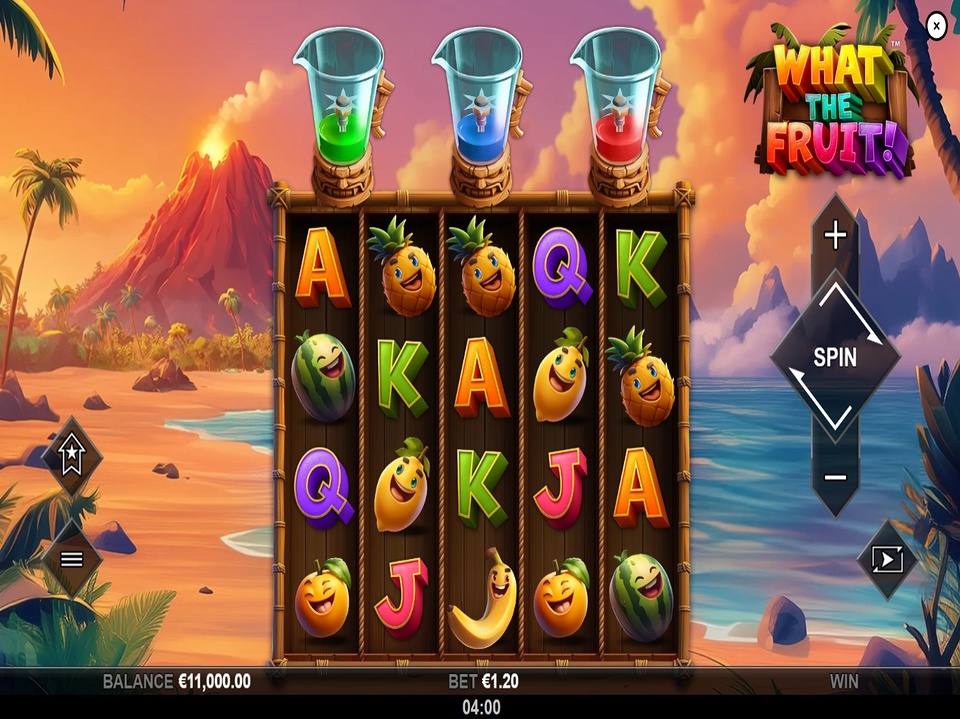The width and height of the screenshot is (960, 719).
Task: Spin the reels
Action: (x=835, y=357)
